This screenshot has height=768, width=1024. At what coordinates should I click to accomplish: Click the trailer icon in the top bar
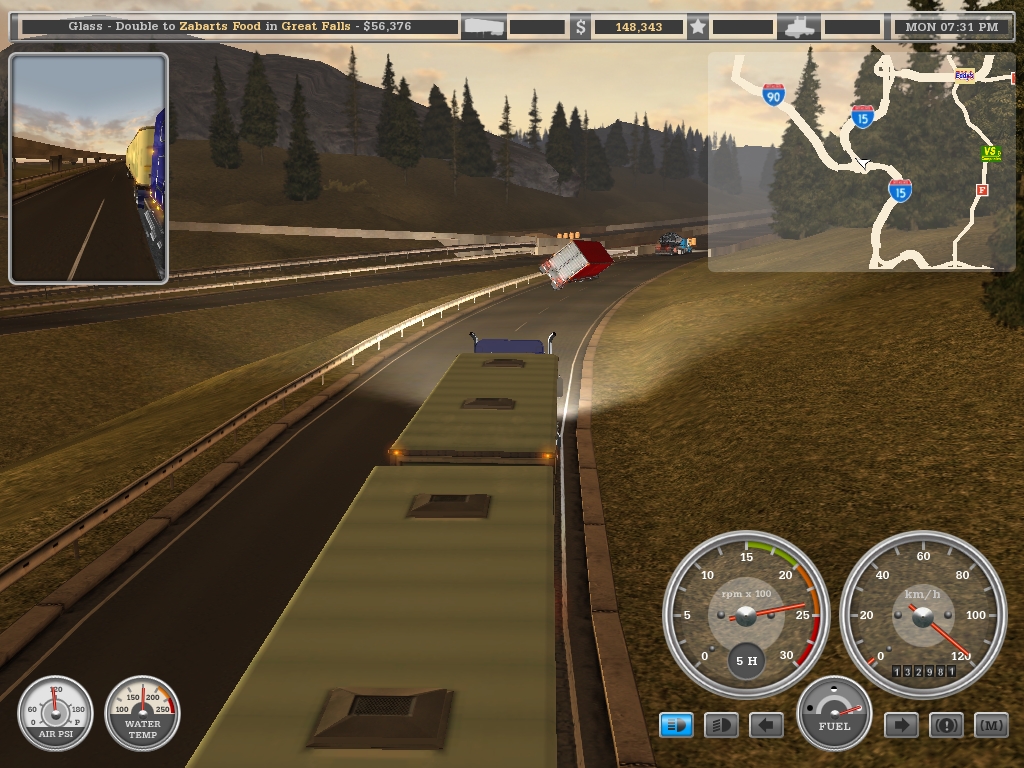484,27
